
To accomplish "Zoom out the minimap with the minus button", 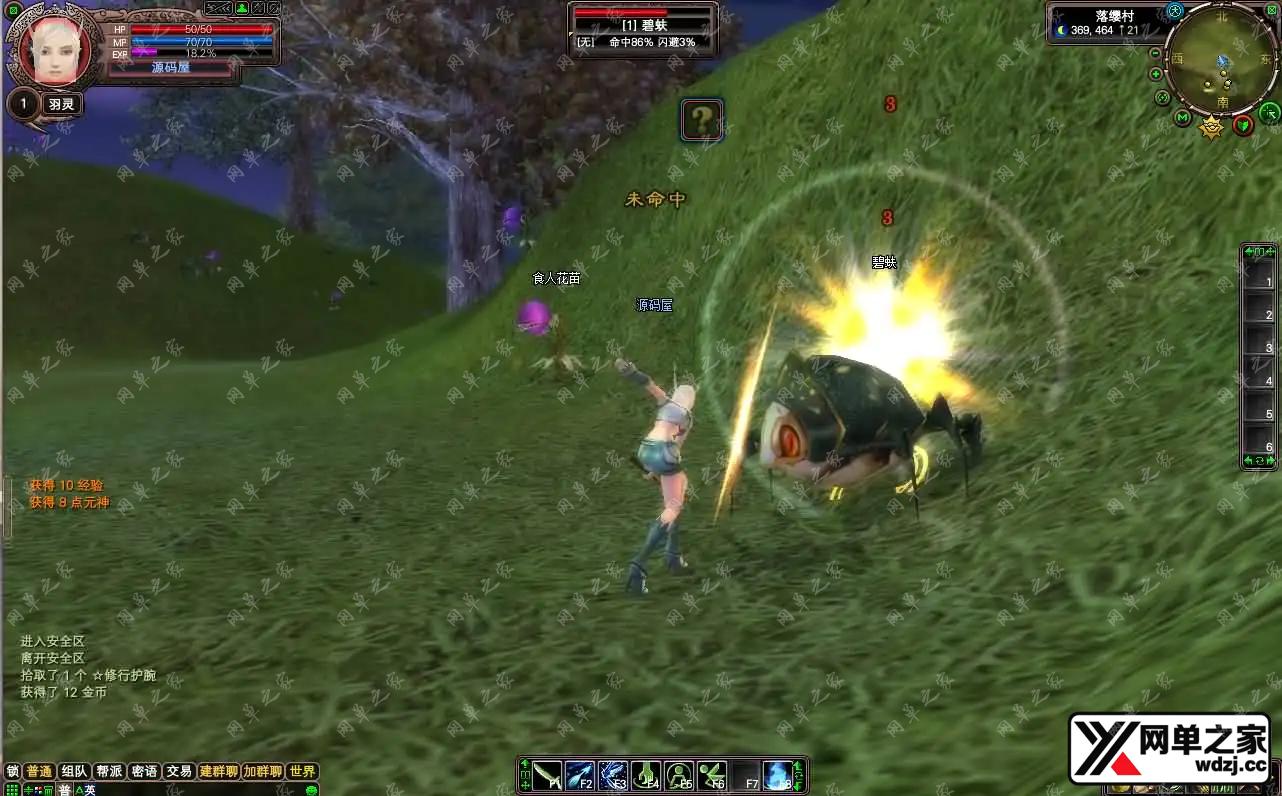I will 1156,53.
